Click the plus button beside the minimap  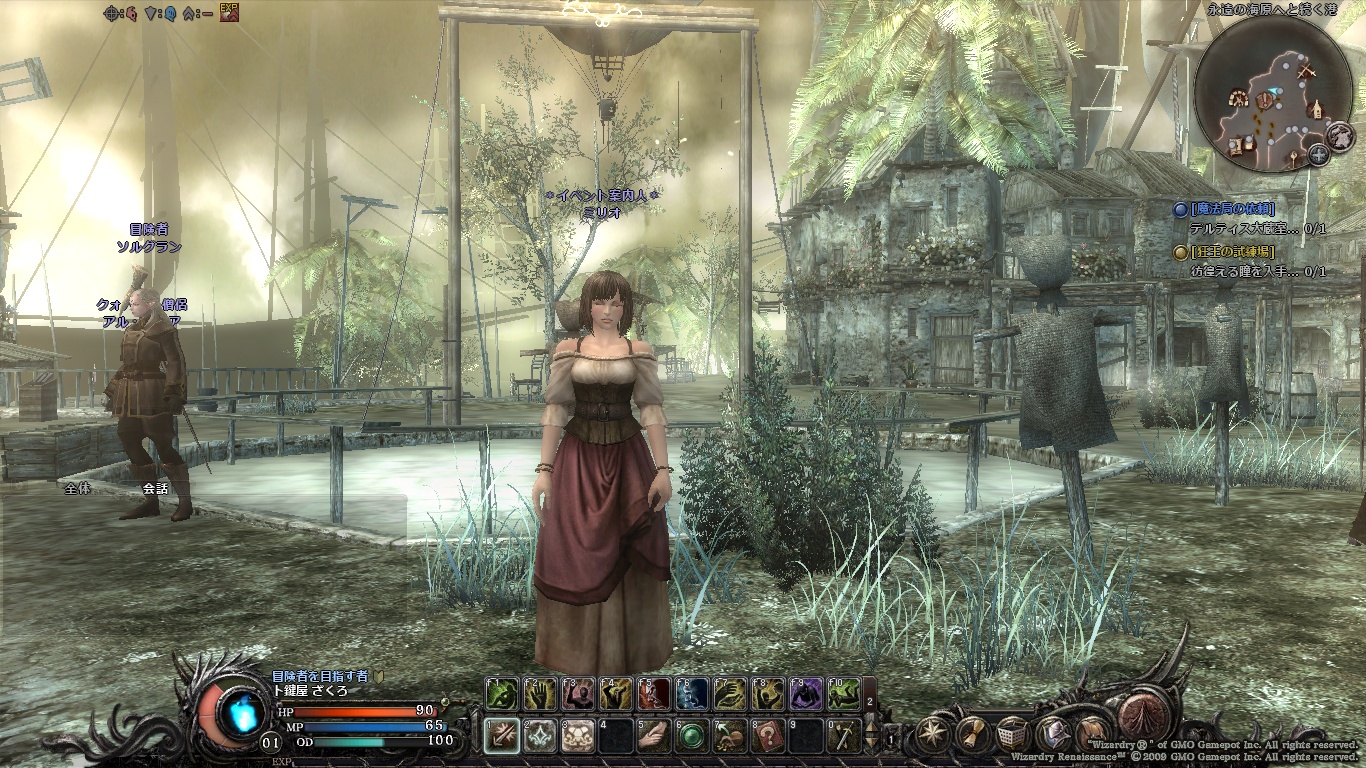(x=1318, y=154)
